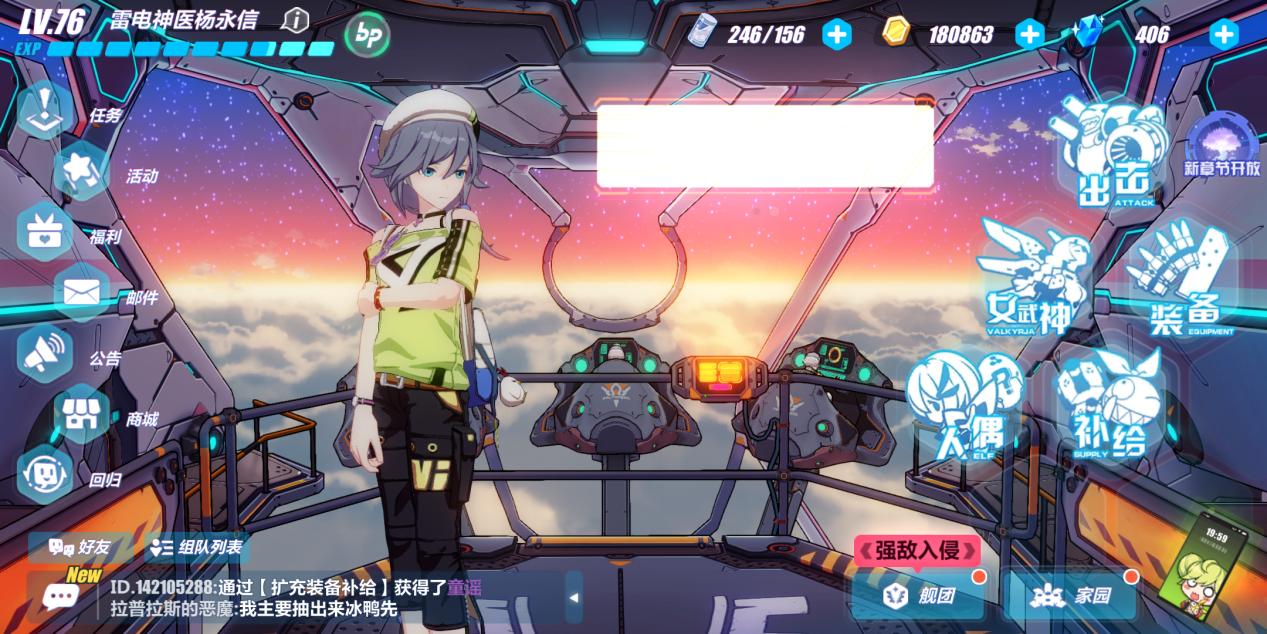Enter the 商城 shop
Viewport: 1267px width, 634px height.
(x=81, y=414)
